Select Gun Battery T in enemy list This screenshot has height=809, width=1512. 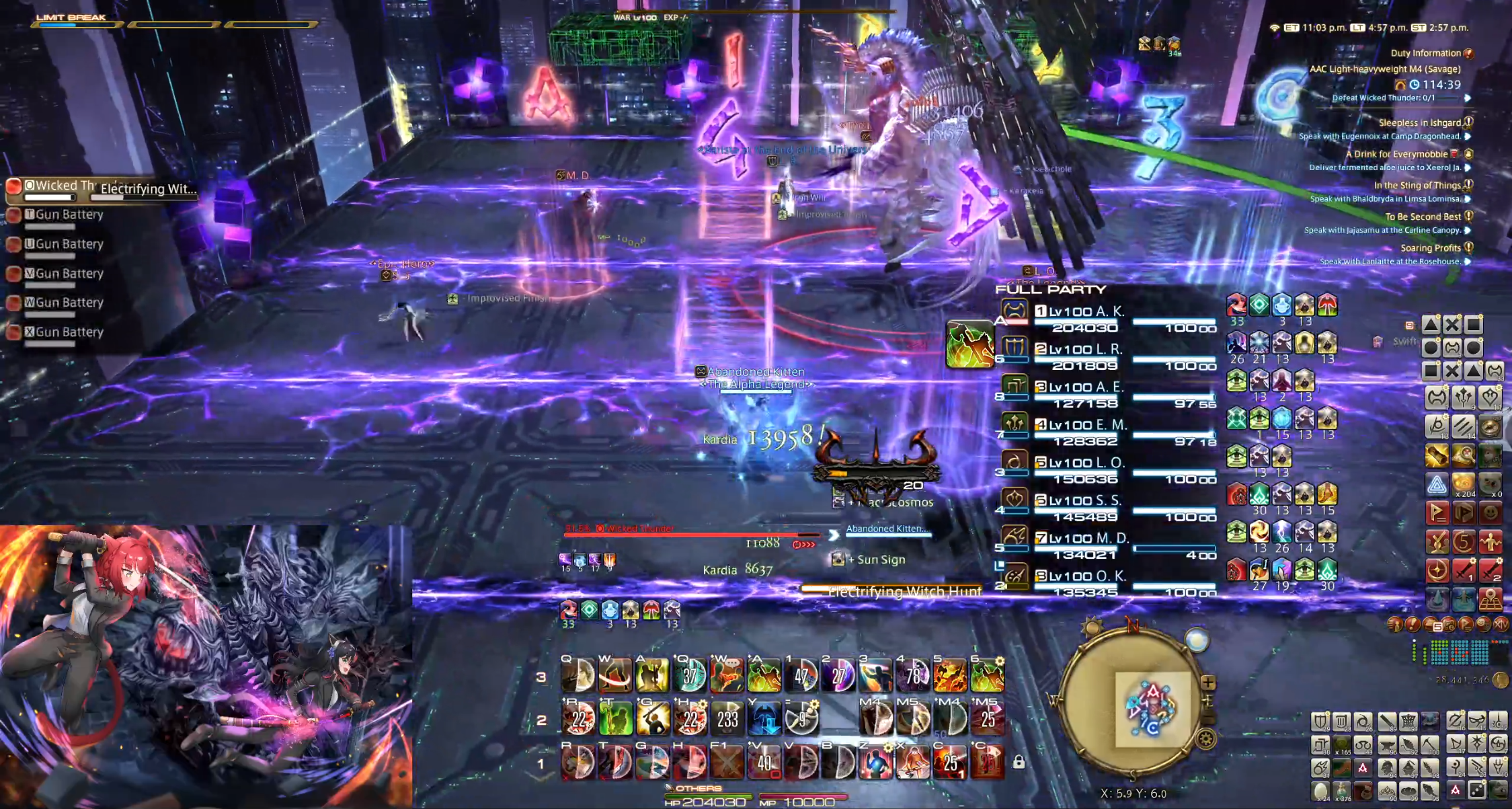69,215
